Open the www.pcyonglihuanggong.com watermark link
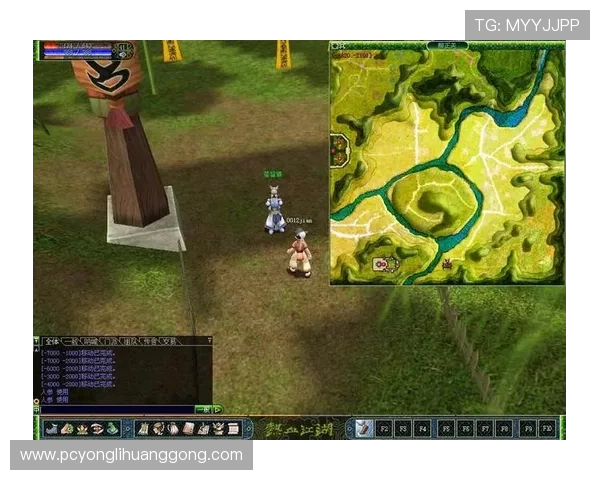Screen dimensions: 600x480 pos(131,455)
